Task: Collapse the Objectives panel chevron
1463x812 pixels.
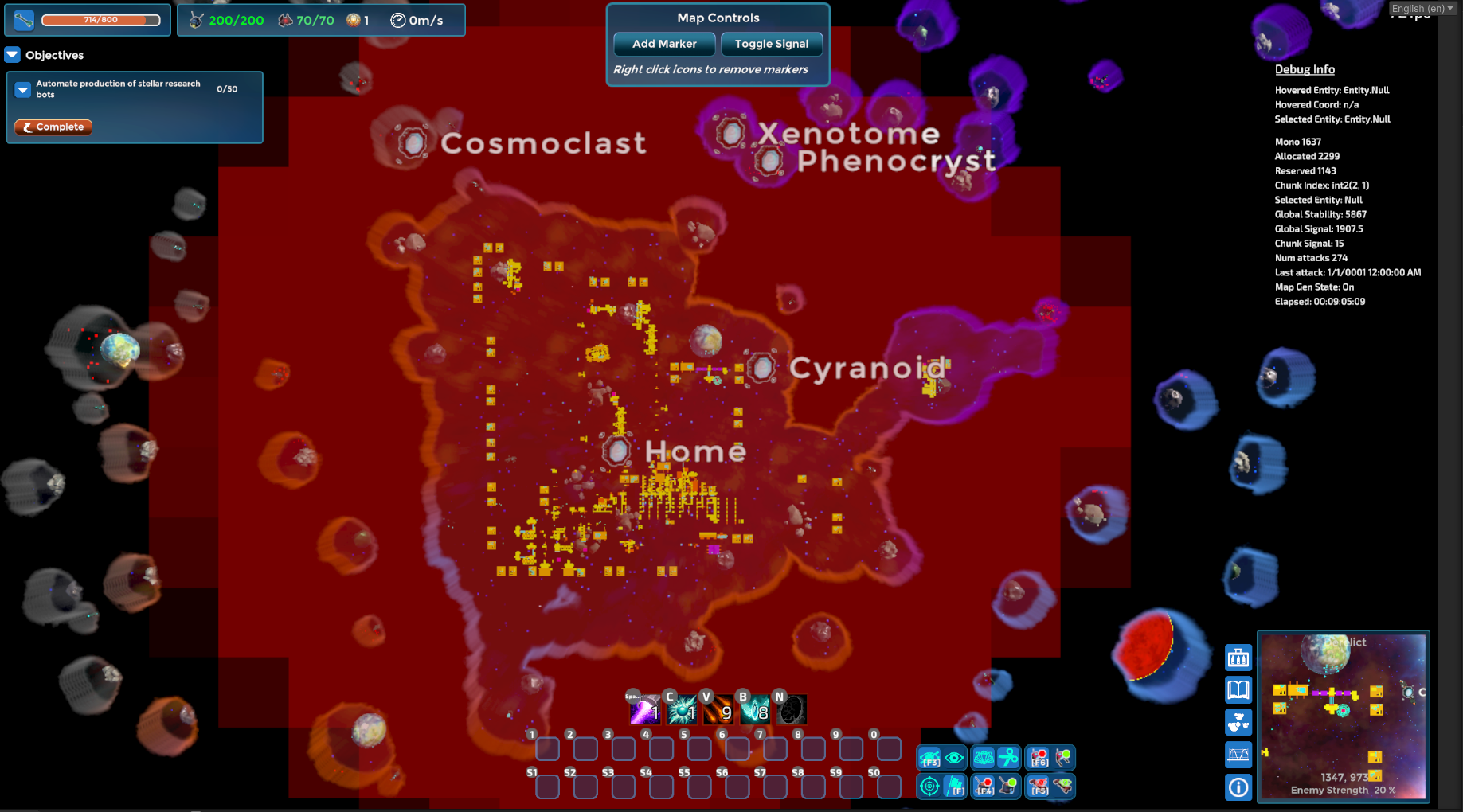Action: pyautogui.click(x=12, y=55)
